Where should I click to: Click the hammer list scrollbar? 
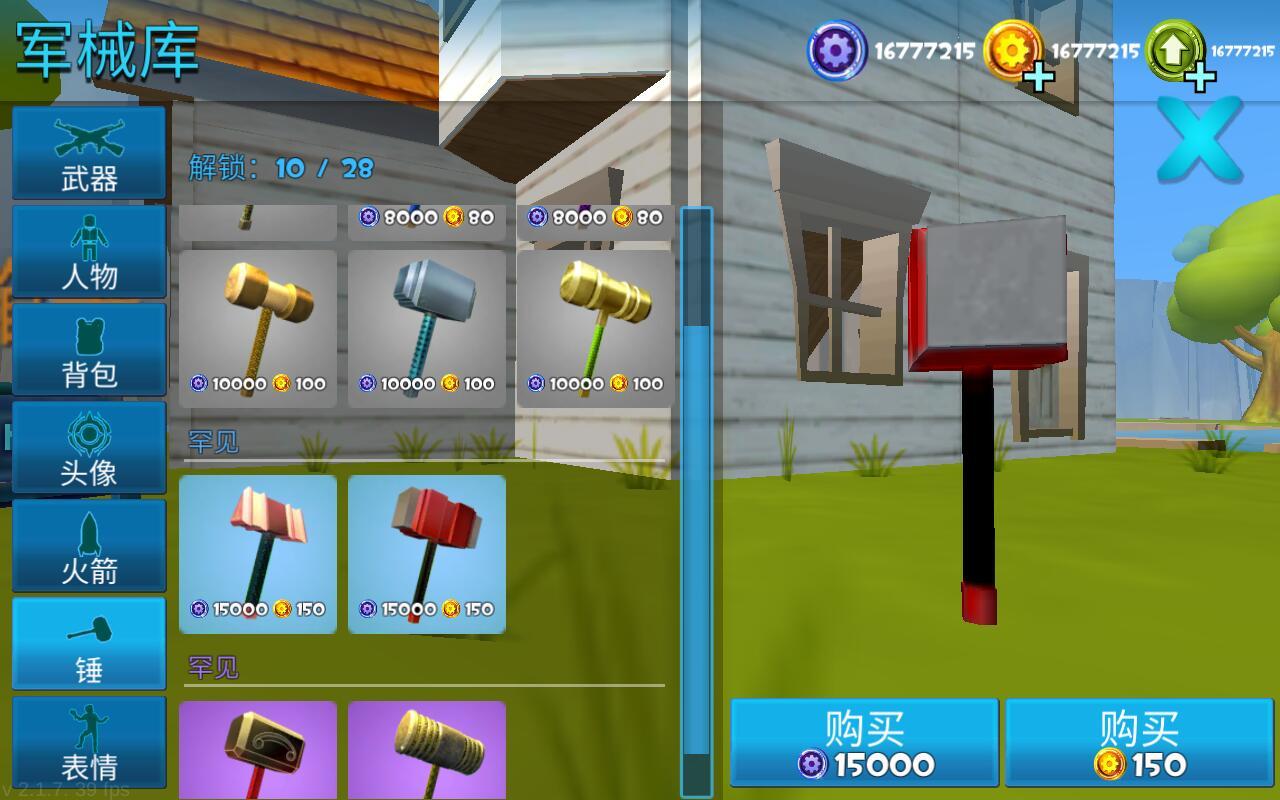(696, 500)
